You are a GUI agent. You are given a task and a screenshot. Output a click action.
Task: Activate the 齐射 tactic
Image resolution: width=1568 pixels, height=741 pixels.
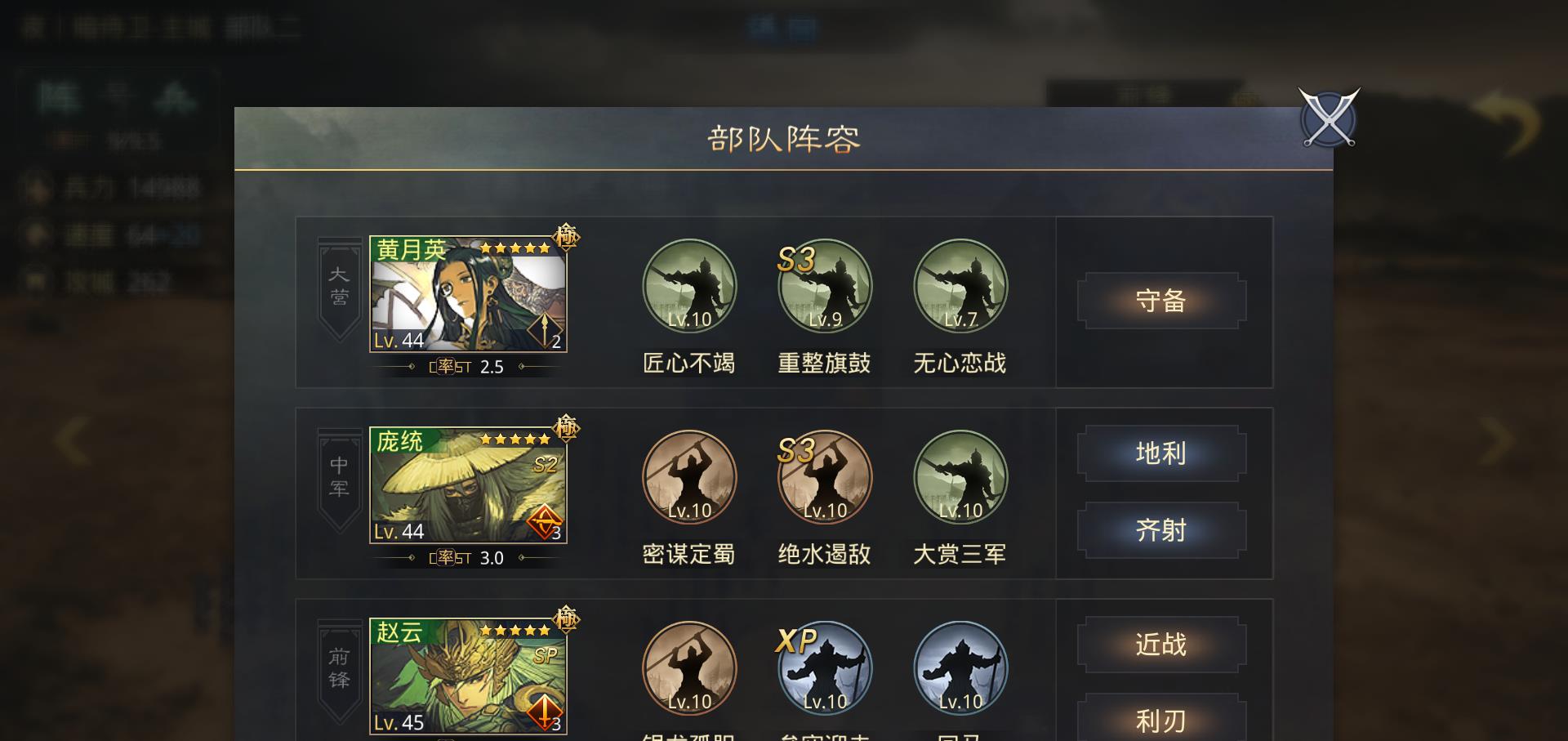(x=1161, y=530)
